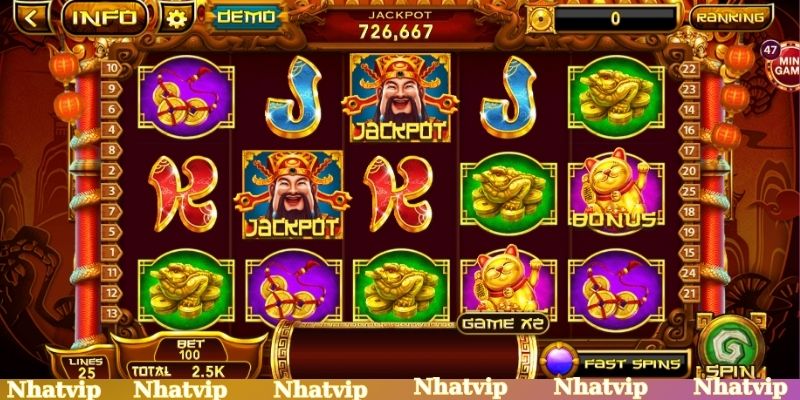Toggle FAST SPINS option

(613, 363)
